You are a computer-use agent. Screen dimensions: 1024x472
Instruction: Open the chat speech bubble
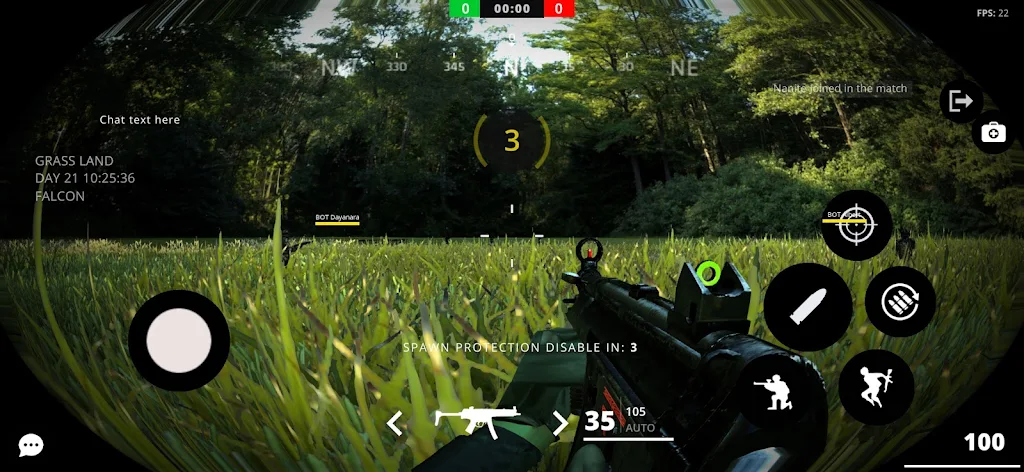tap(31, 445)
